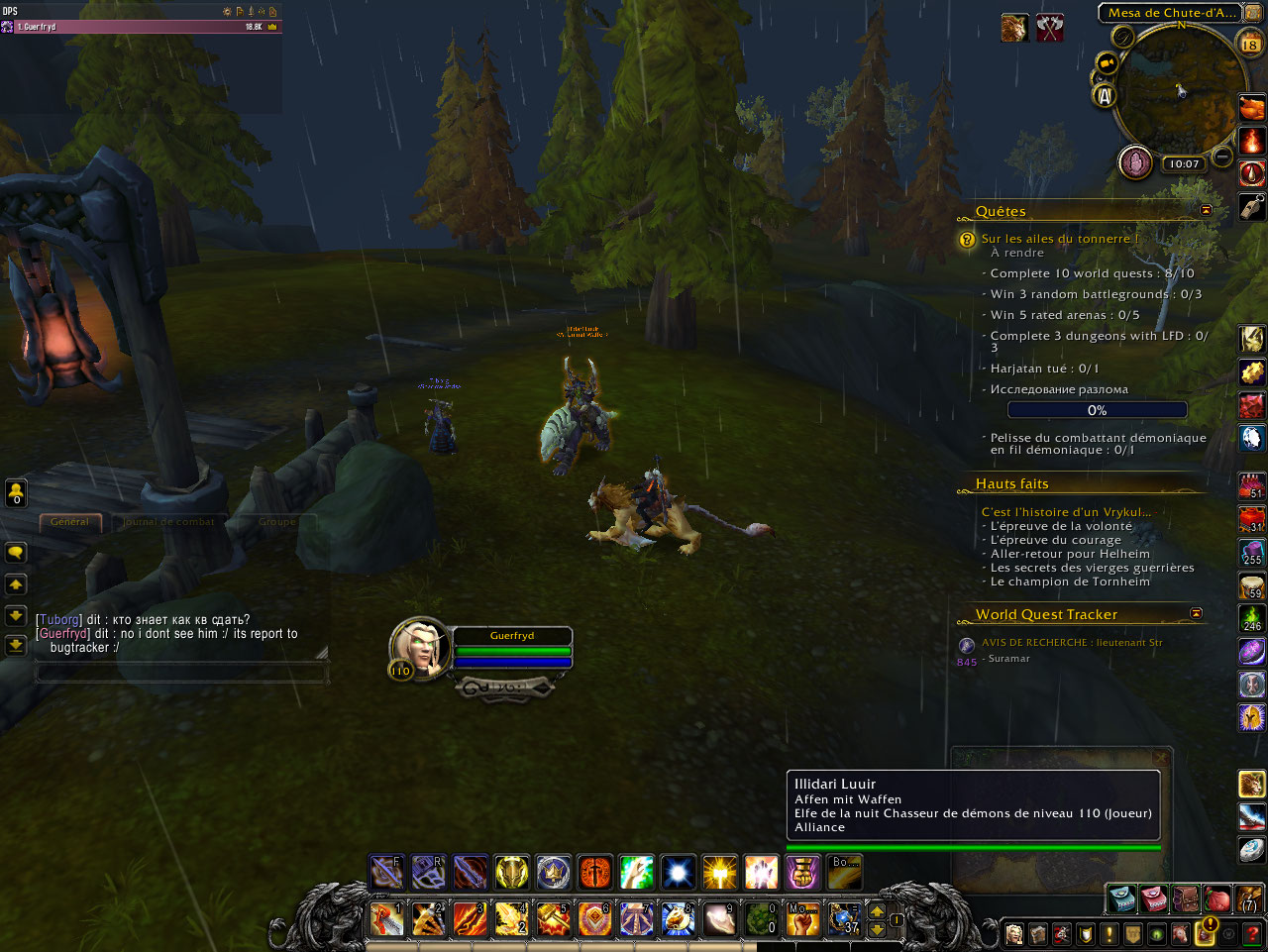Use the shield ability in slot 6

[594, 919]
